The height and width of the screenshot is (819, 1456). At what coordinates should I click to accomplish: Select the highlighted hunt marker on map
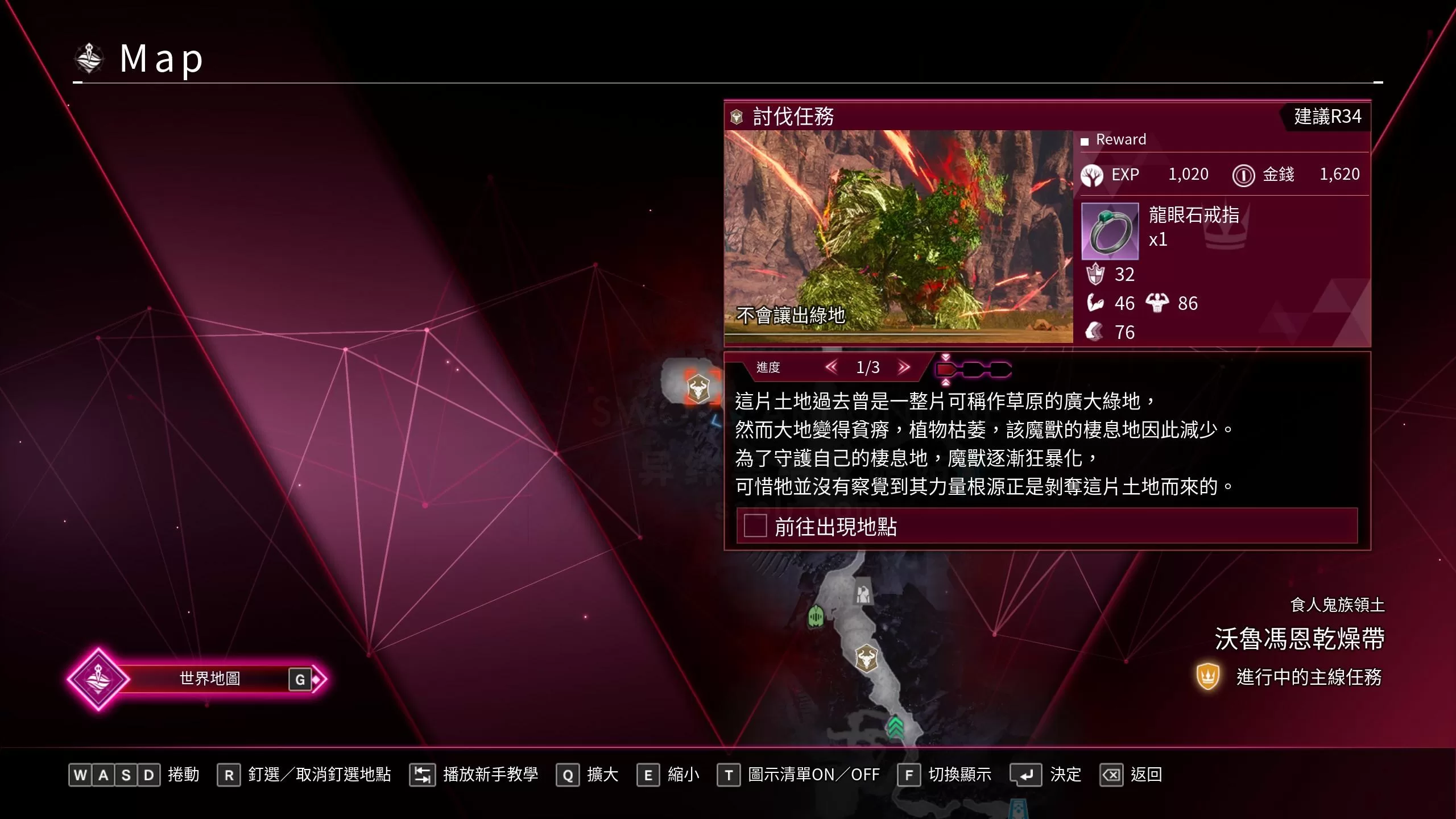coord(698,389)
